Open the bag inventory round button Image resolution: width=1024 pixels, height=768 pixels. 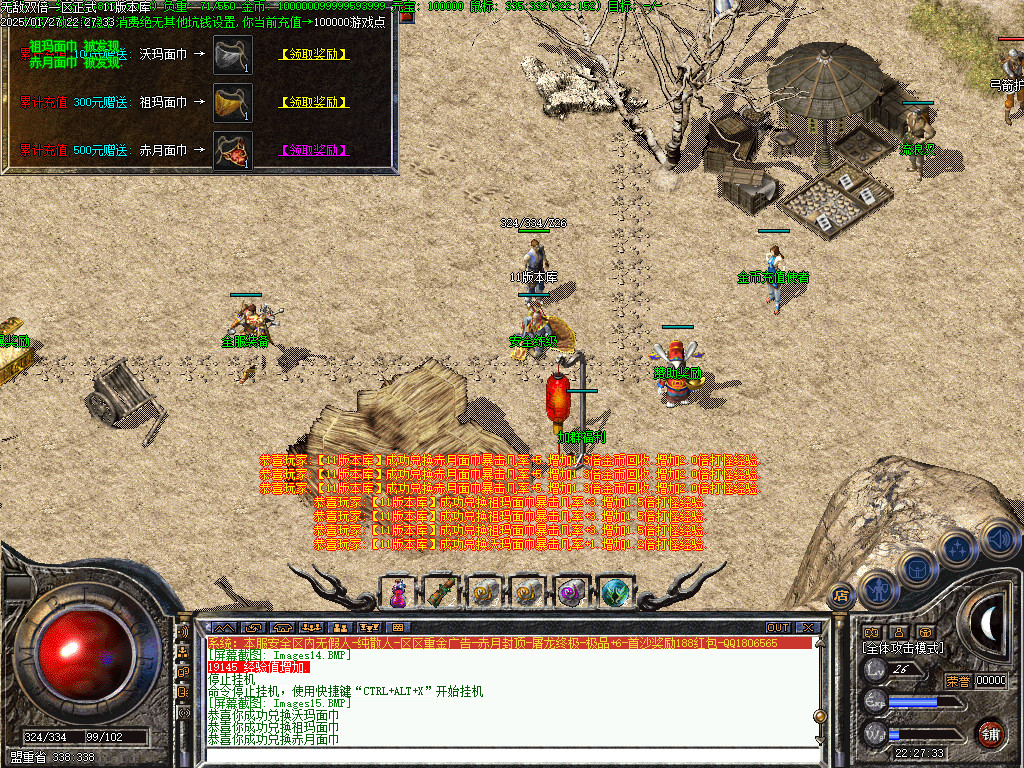pos(915,568)
